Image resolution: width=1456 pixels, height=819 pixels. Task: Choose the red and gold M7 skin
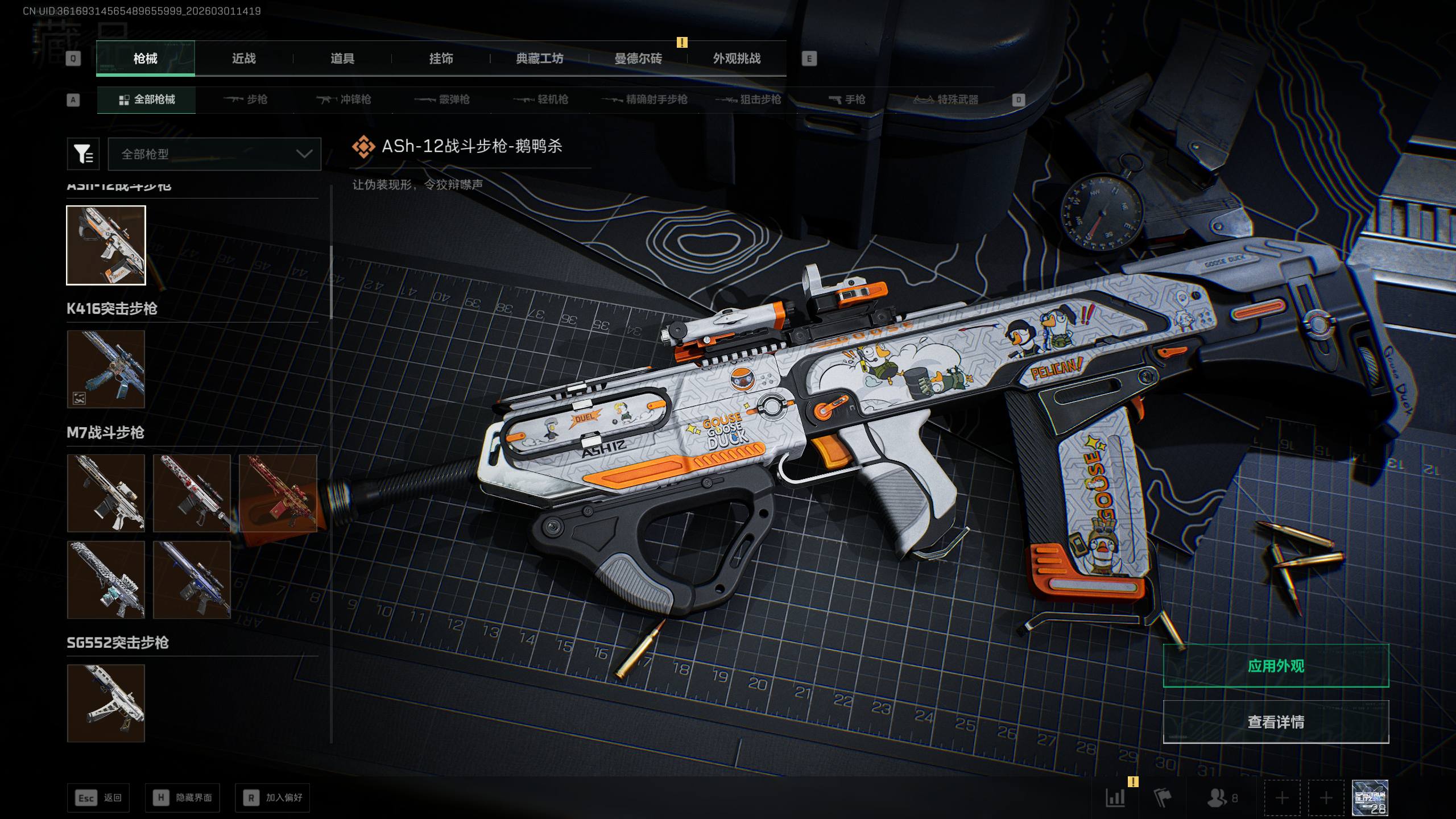[278, 493]
